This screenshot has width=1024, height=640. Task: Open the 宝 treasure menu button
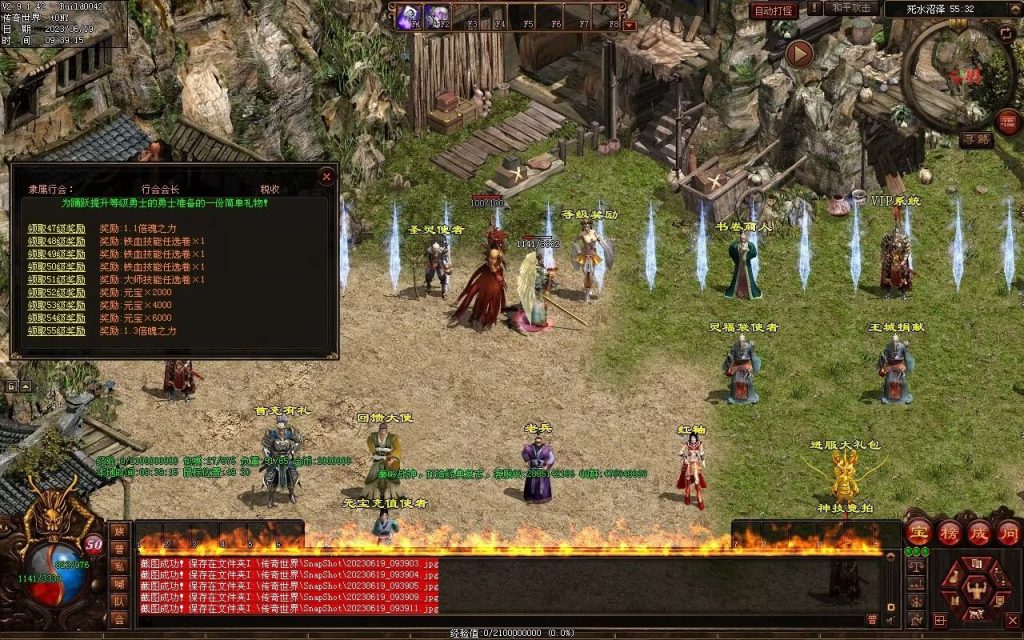click(919, 532)
